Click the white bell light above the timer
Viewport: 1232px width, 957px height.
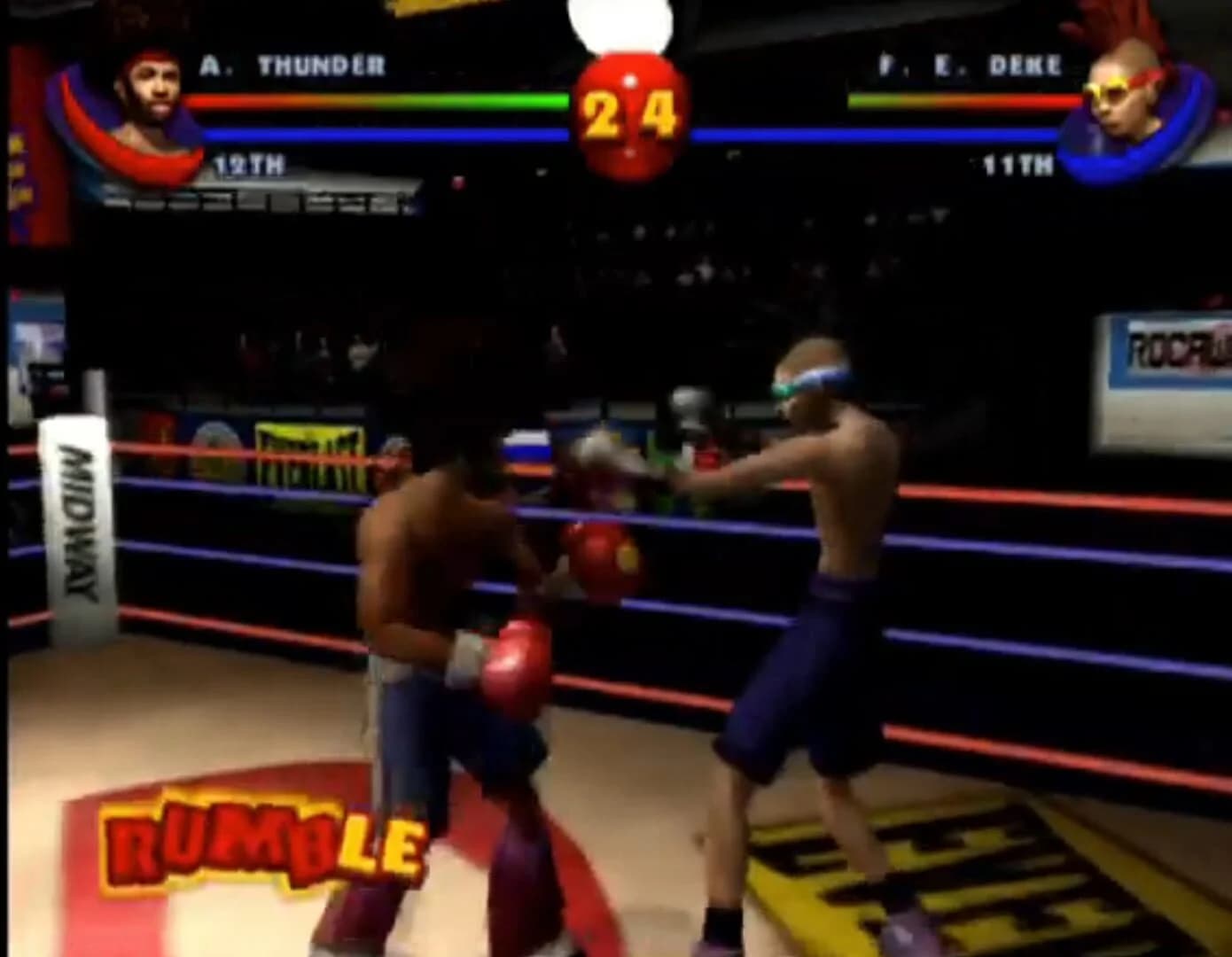(x=623, y=22)
